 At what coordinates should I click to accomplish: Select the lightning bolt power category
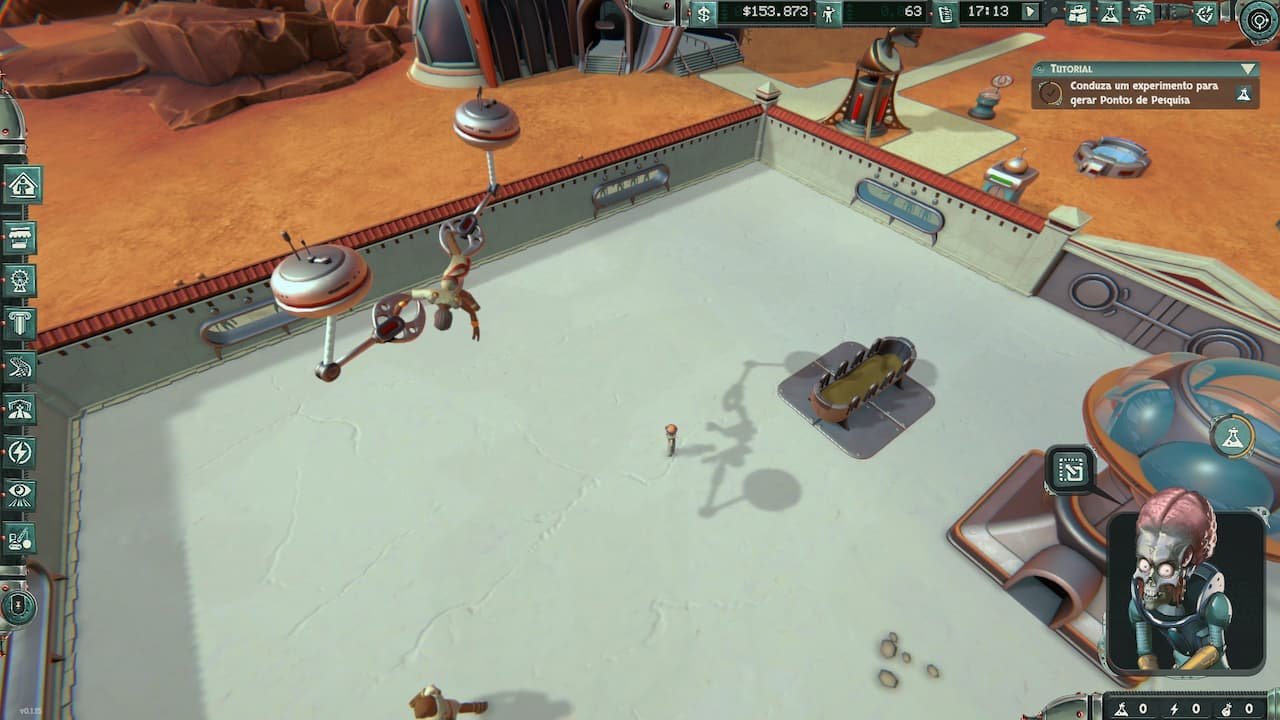21,452
